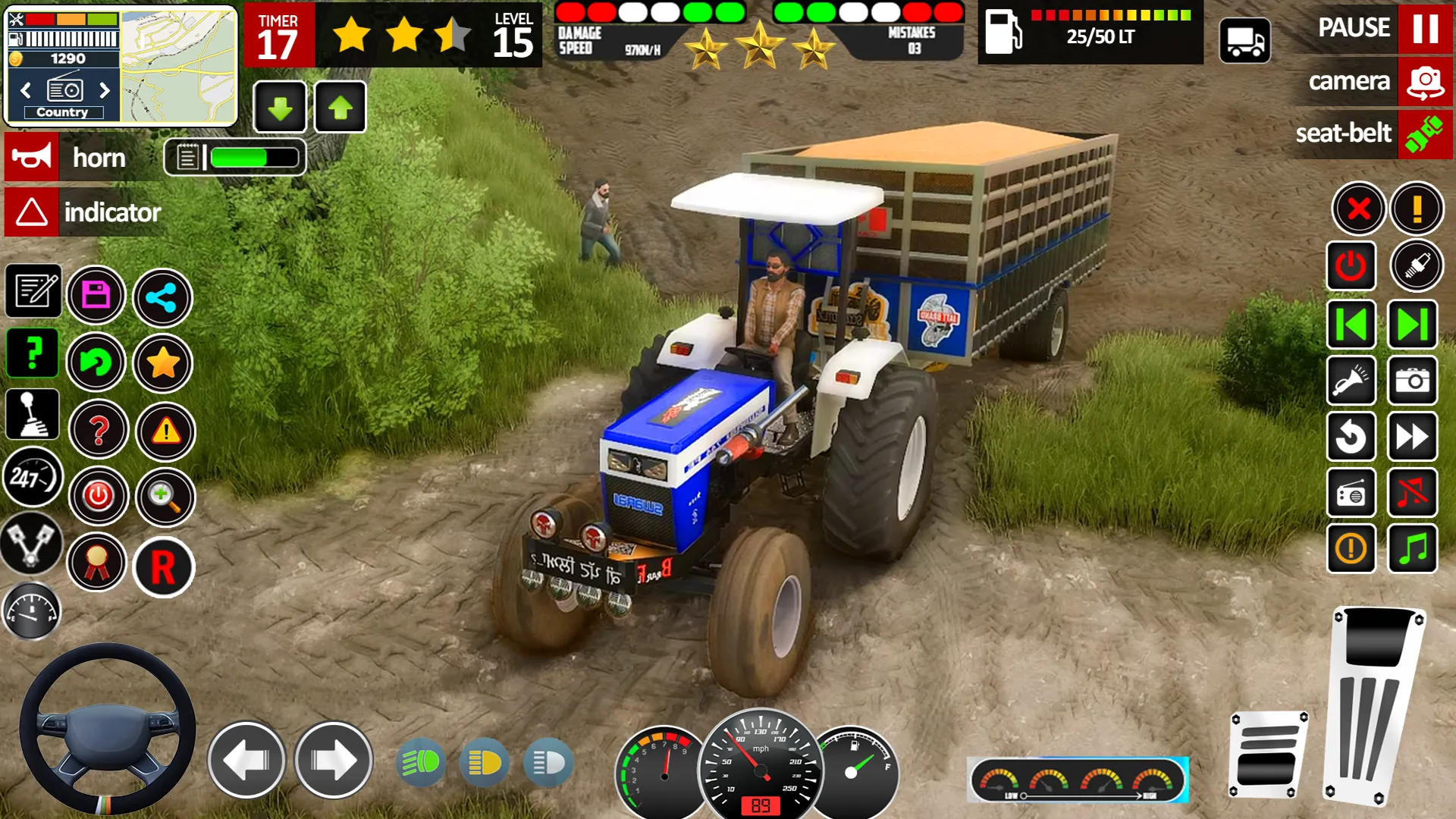The width and height of the screenshot is (1456, 819).
Task: Click the pink save disk icon
Action: point(96,295)
